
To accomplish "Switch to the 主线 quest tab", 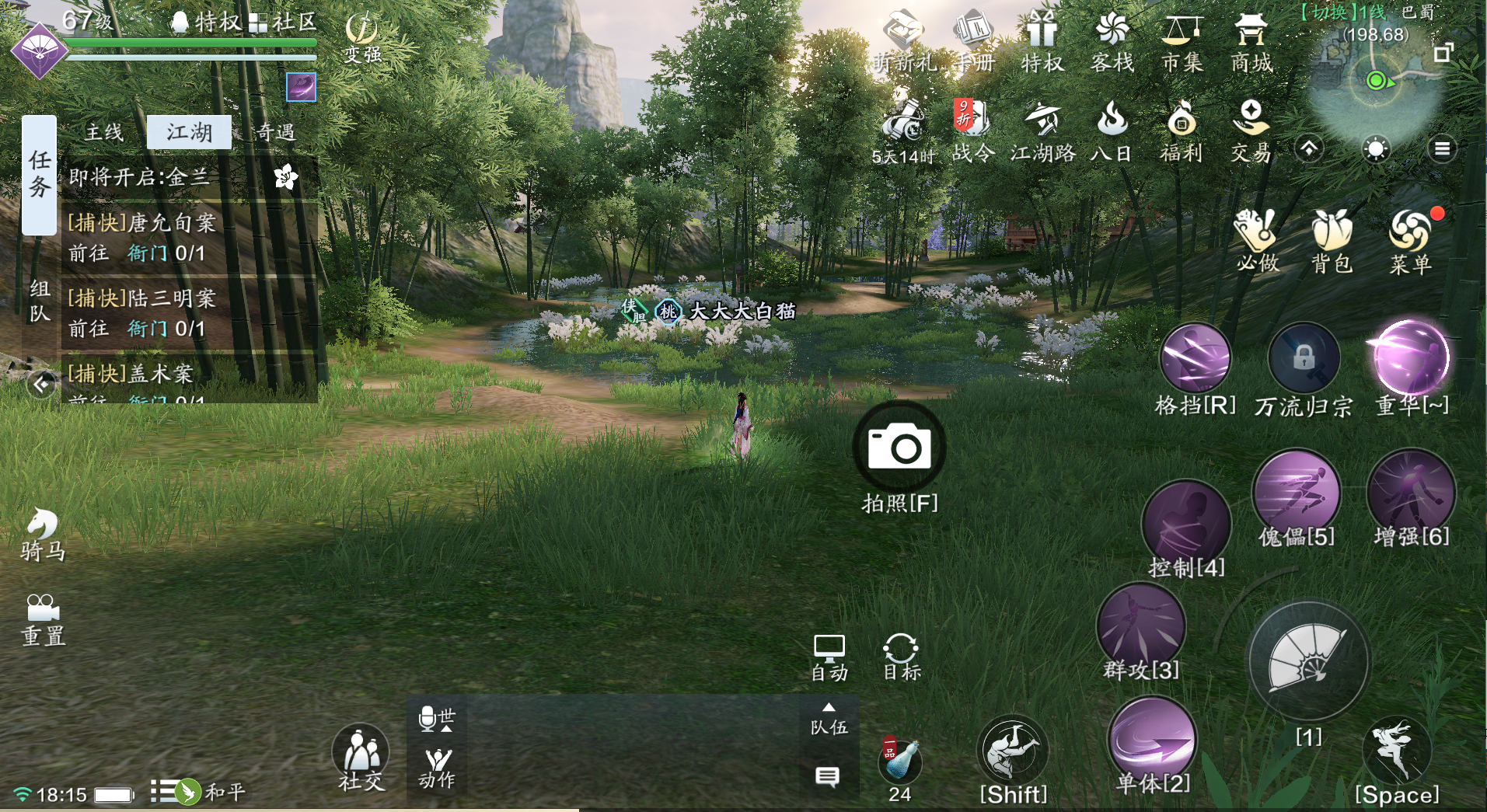I will (x=104, y=132).
